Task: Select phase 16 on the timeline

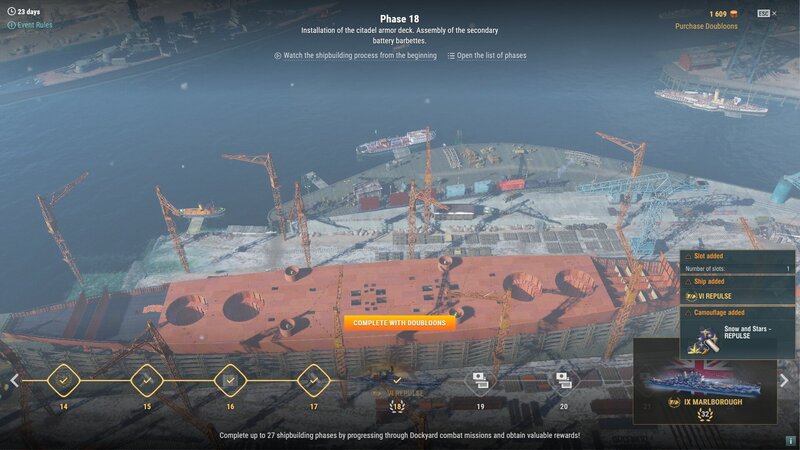Action: (230, 381)
